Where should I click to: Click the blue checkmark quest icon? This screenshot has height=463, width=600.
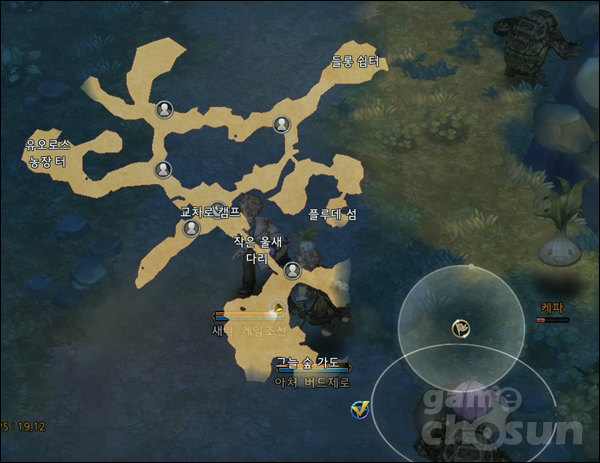360,410
